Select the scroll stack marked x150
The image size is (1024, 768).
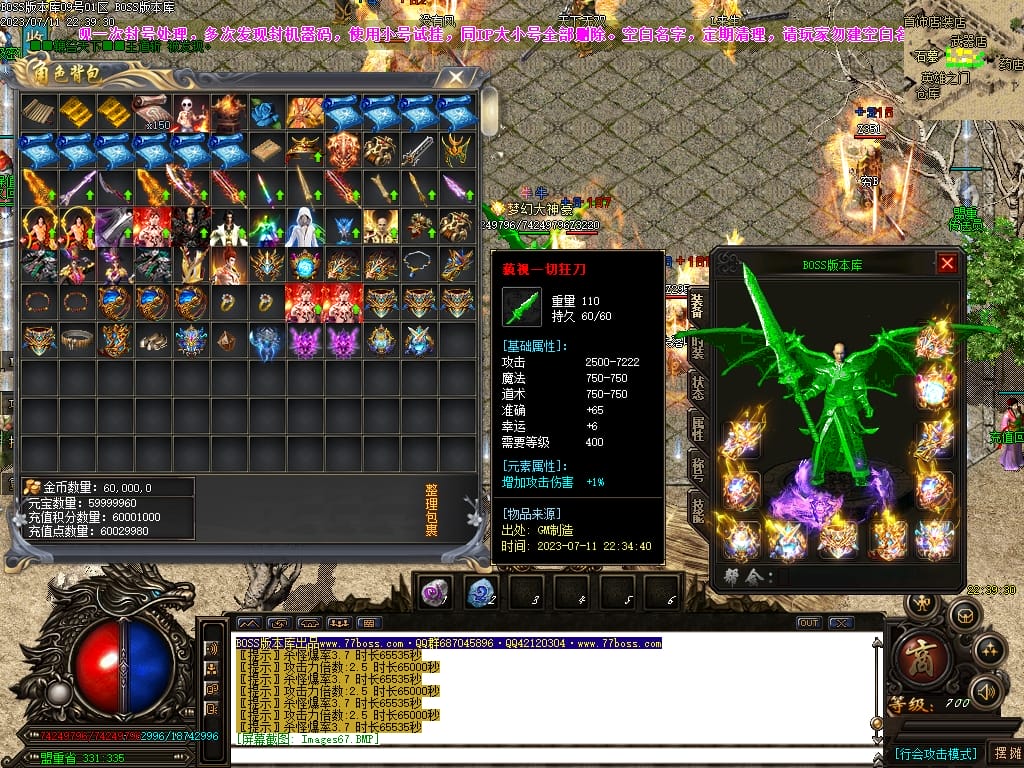click(x=152, y=113)
